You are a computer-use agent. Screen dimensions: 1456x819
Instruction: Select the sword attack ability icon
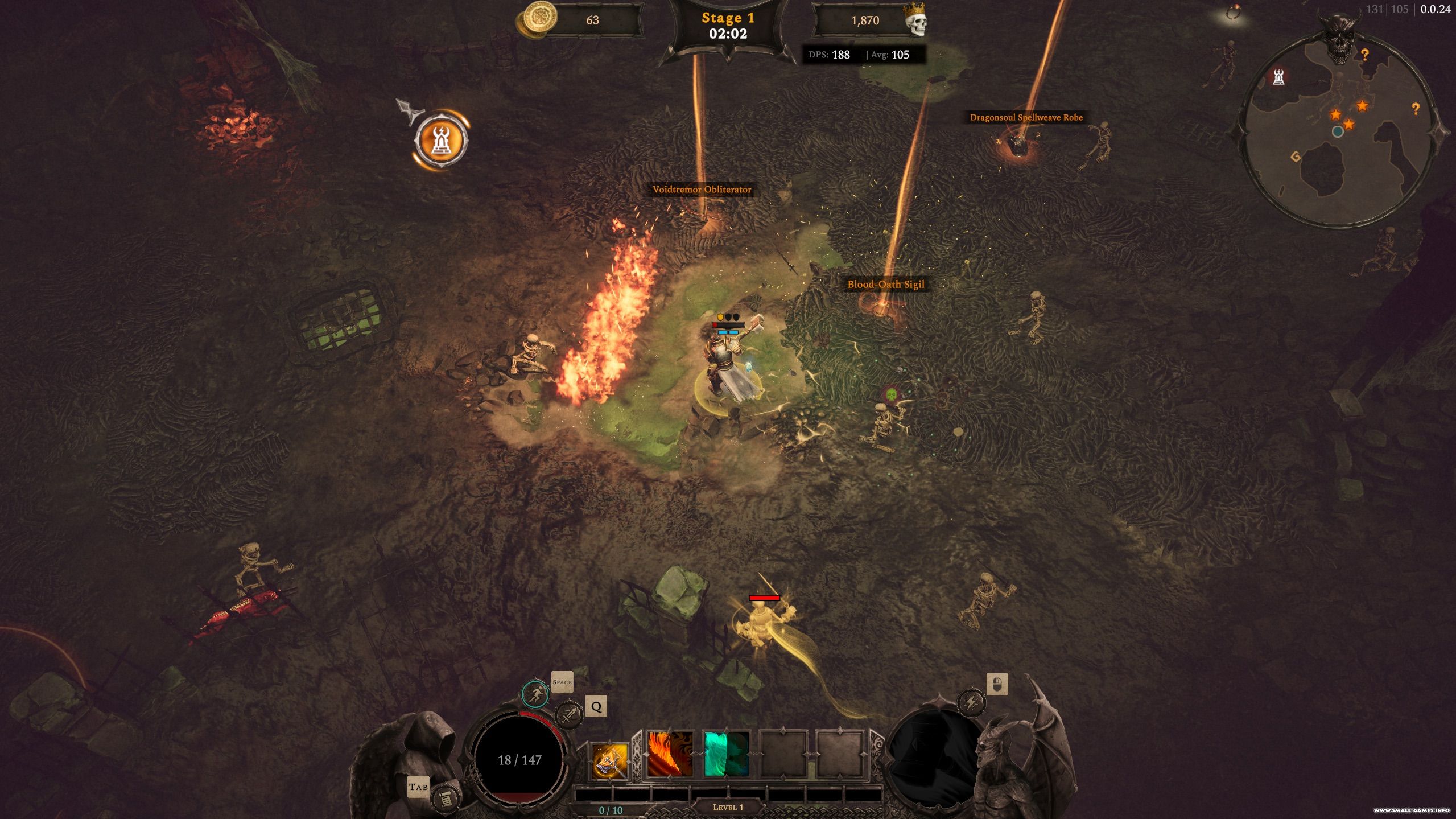point(568,715)
